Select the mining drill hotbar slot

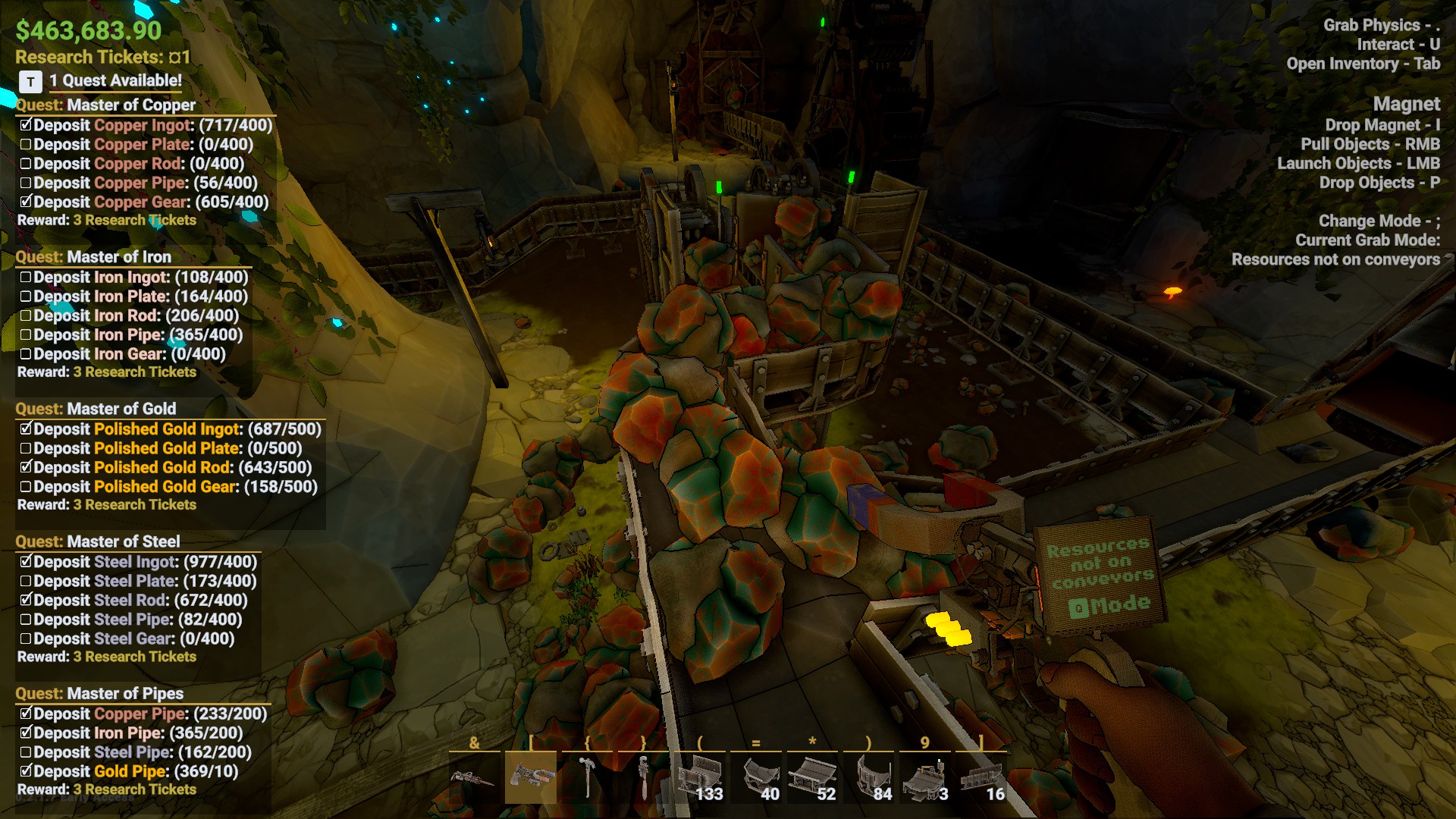tap(475, 778)
